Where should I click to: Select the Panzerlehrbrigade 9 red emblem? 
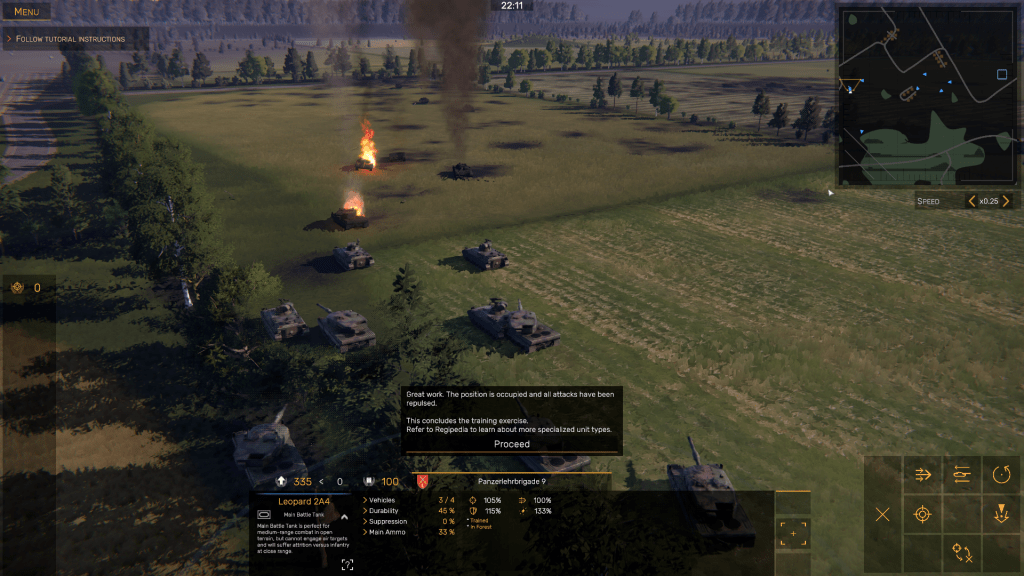421,482
